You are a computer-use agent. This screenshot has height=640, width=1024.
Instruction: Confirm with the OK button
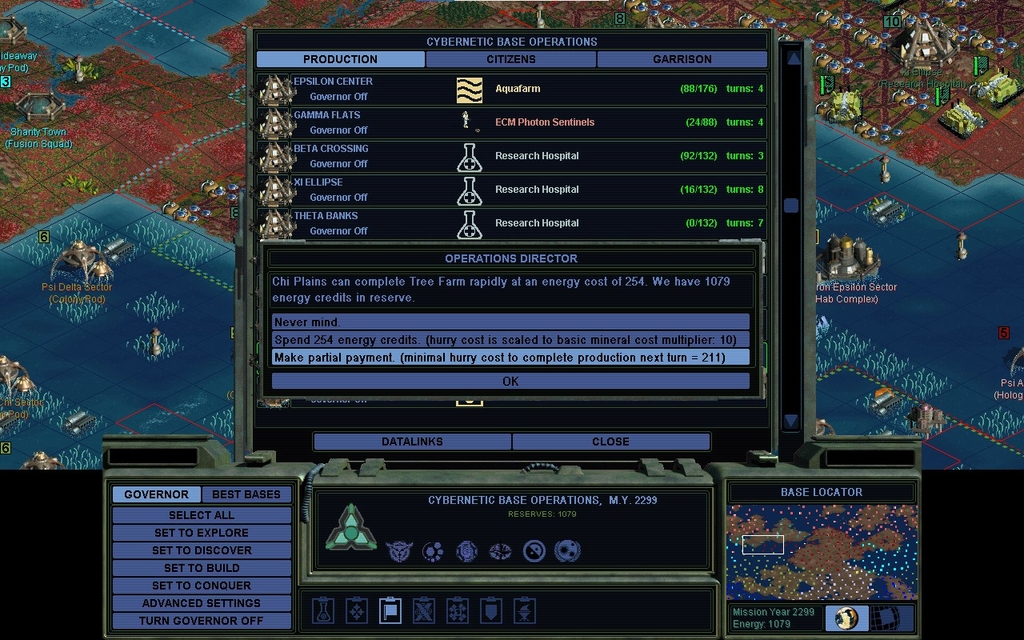pos(510,381)
